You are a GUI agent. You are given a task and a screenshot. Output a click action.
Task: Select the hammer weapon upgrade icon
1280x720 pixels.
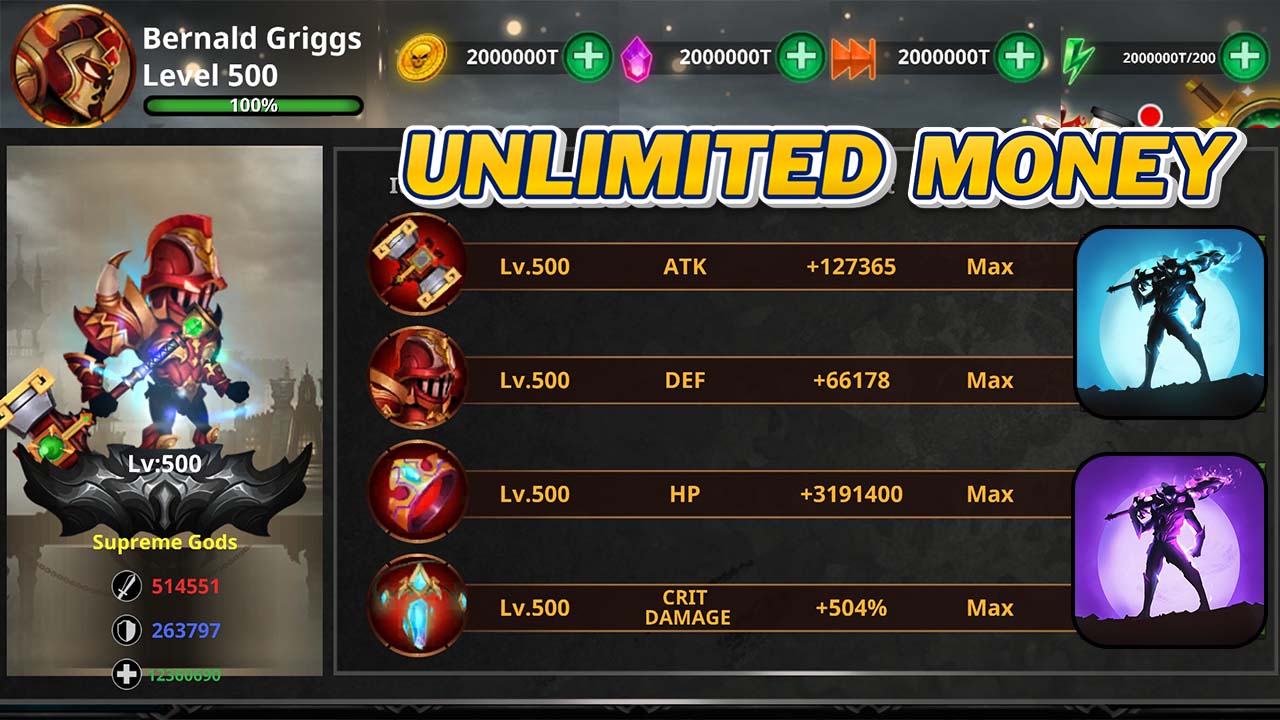tap(416, 266)
